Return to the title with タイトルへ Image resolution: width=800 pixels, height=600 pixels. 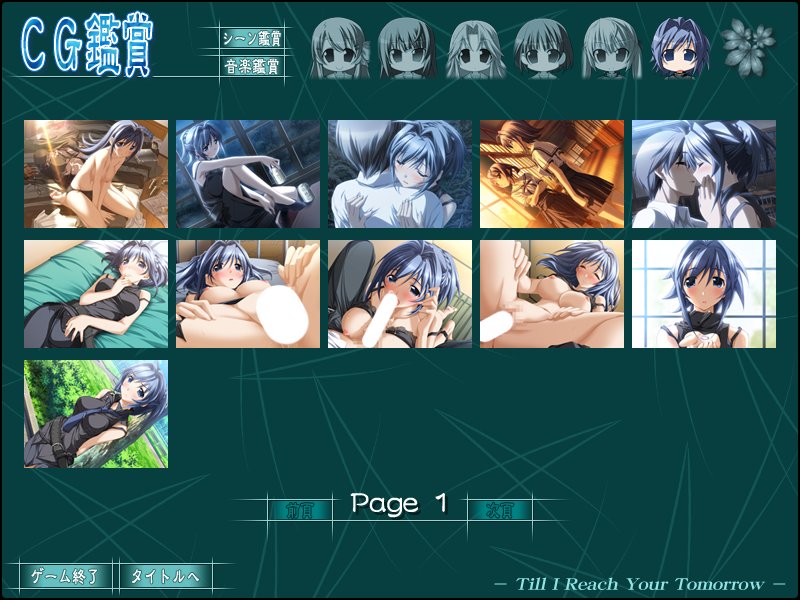tap(166, 577)
